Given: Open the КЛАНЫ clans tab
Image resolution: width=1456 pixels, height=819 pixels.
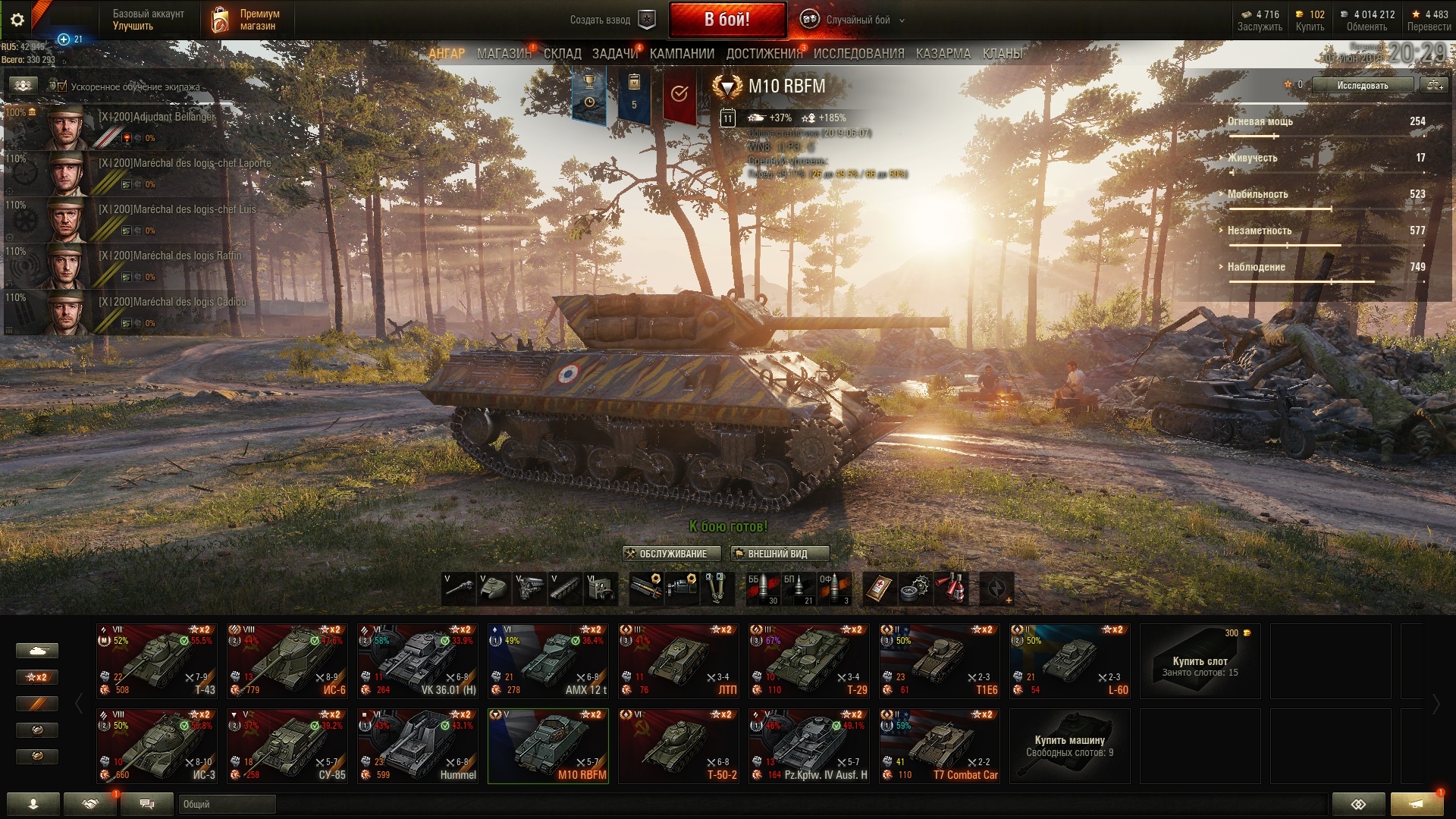Looking at the screenshot, I should pyautogui.click(x=1002, y=54).
